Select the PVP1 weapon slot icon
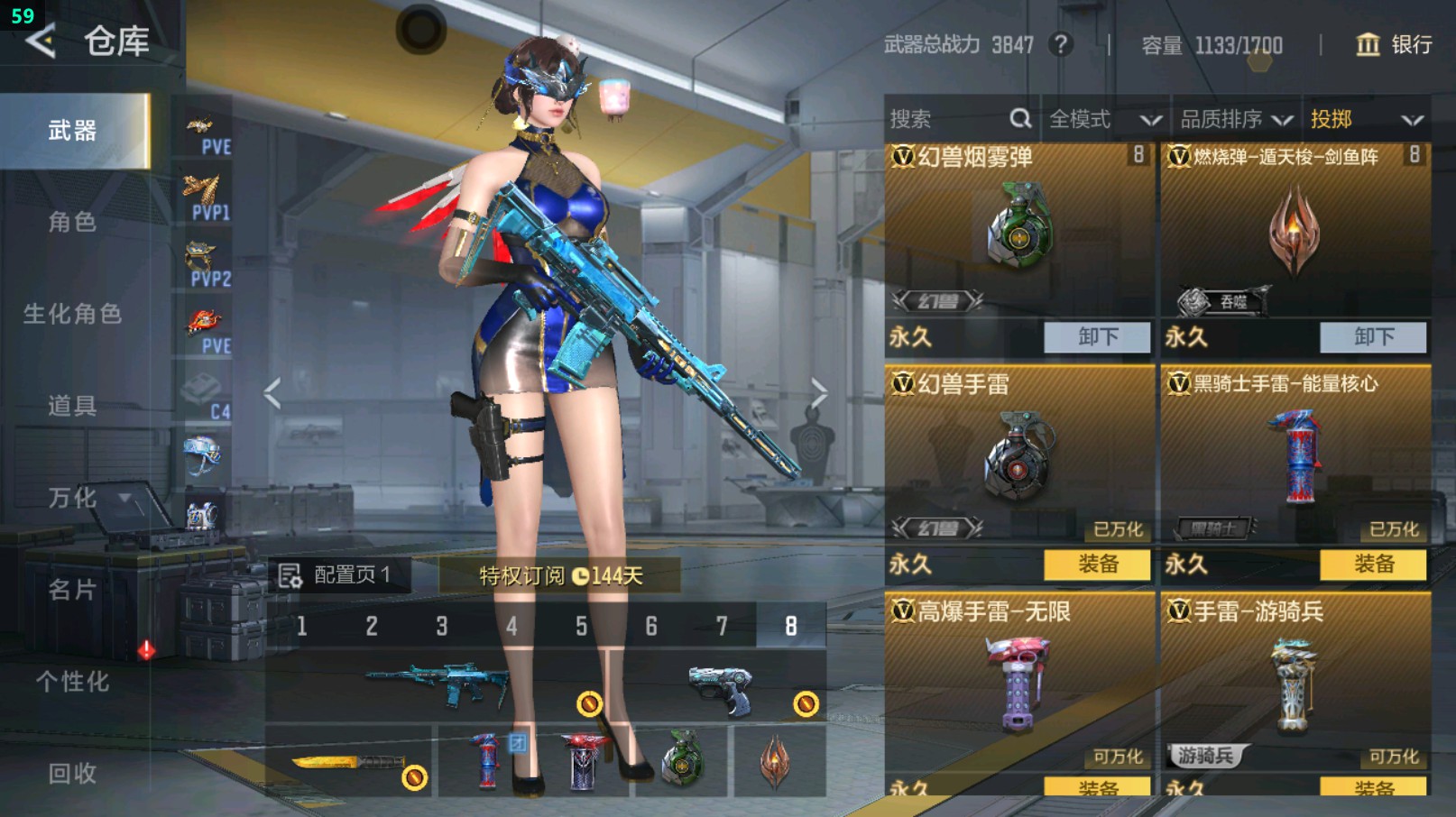 click(x=203, y=194)
